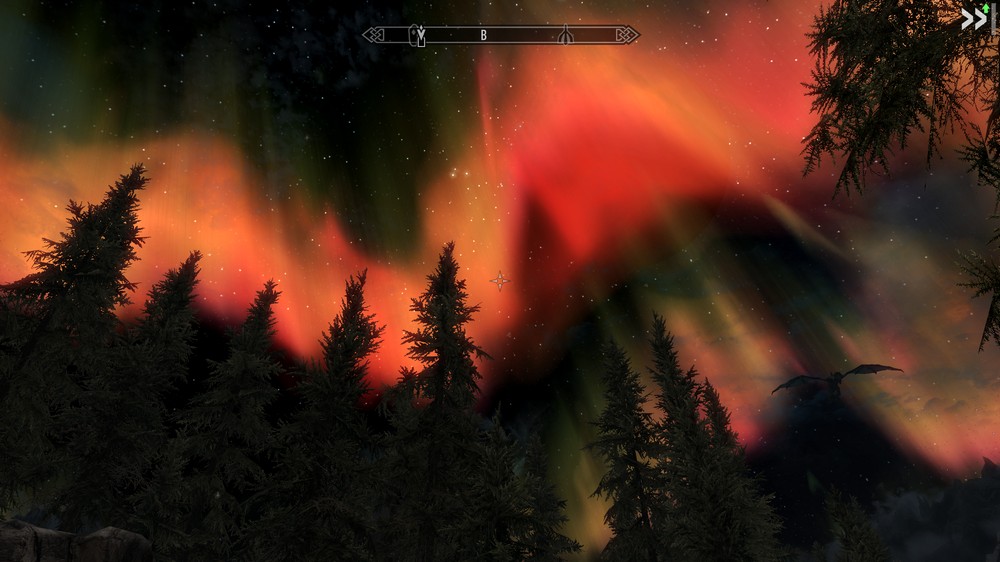
Task: Select the pointed location marker on the compass
Action: (x=565, y=35)
